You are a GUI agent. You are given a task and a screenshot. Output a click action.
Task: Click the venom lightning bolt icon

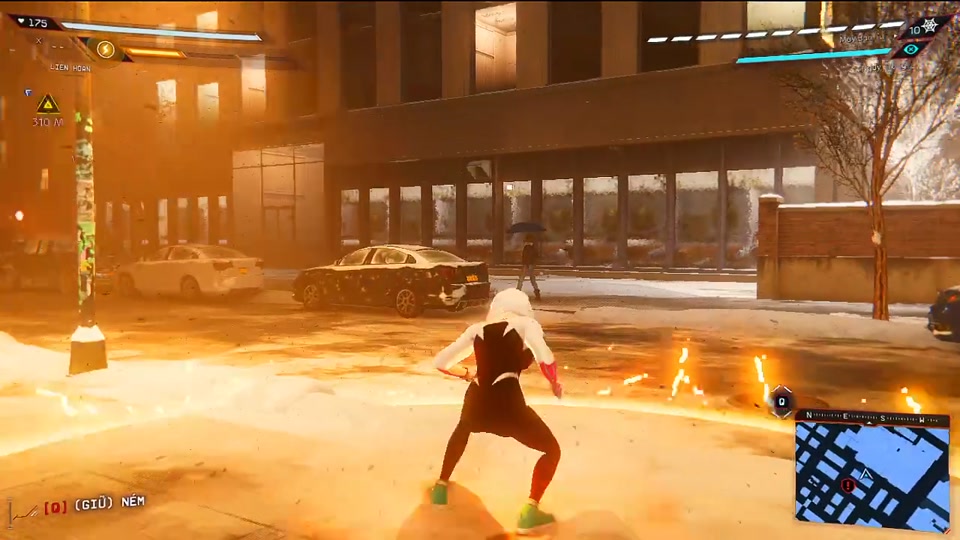point(104,49)
